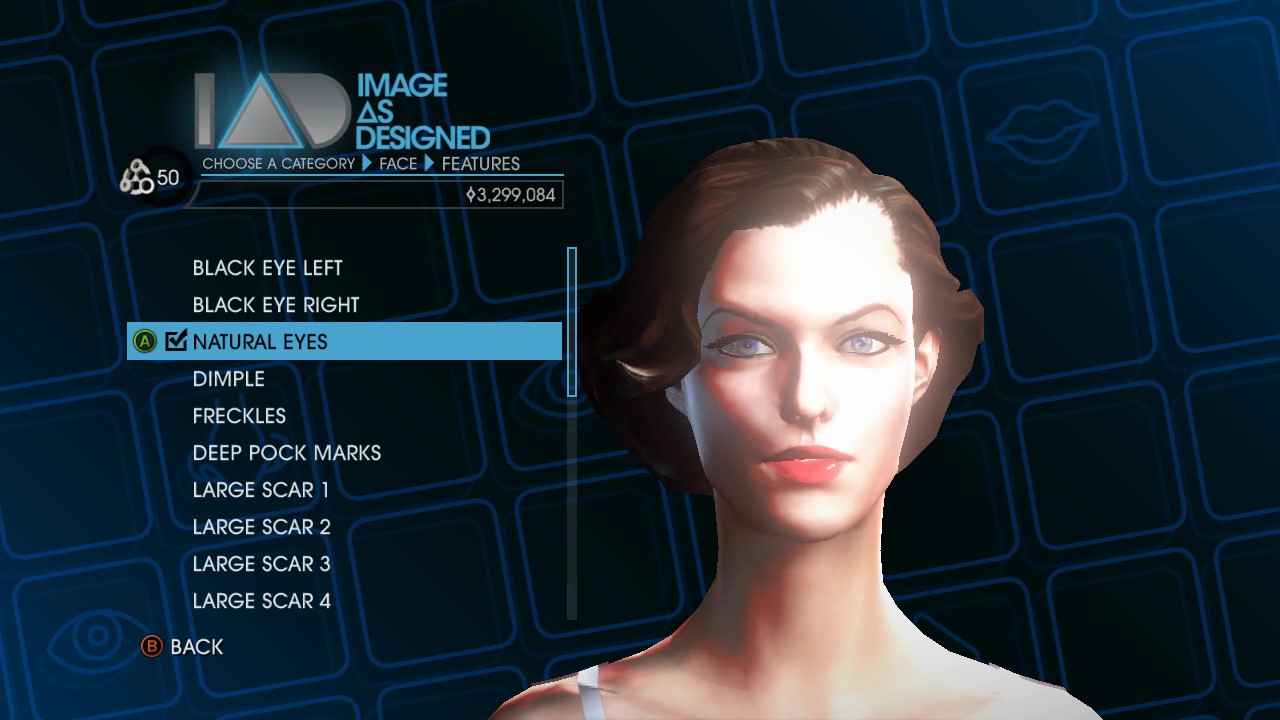Choose the Deep Pock Marks option

(x=286, y=453)
